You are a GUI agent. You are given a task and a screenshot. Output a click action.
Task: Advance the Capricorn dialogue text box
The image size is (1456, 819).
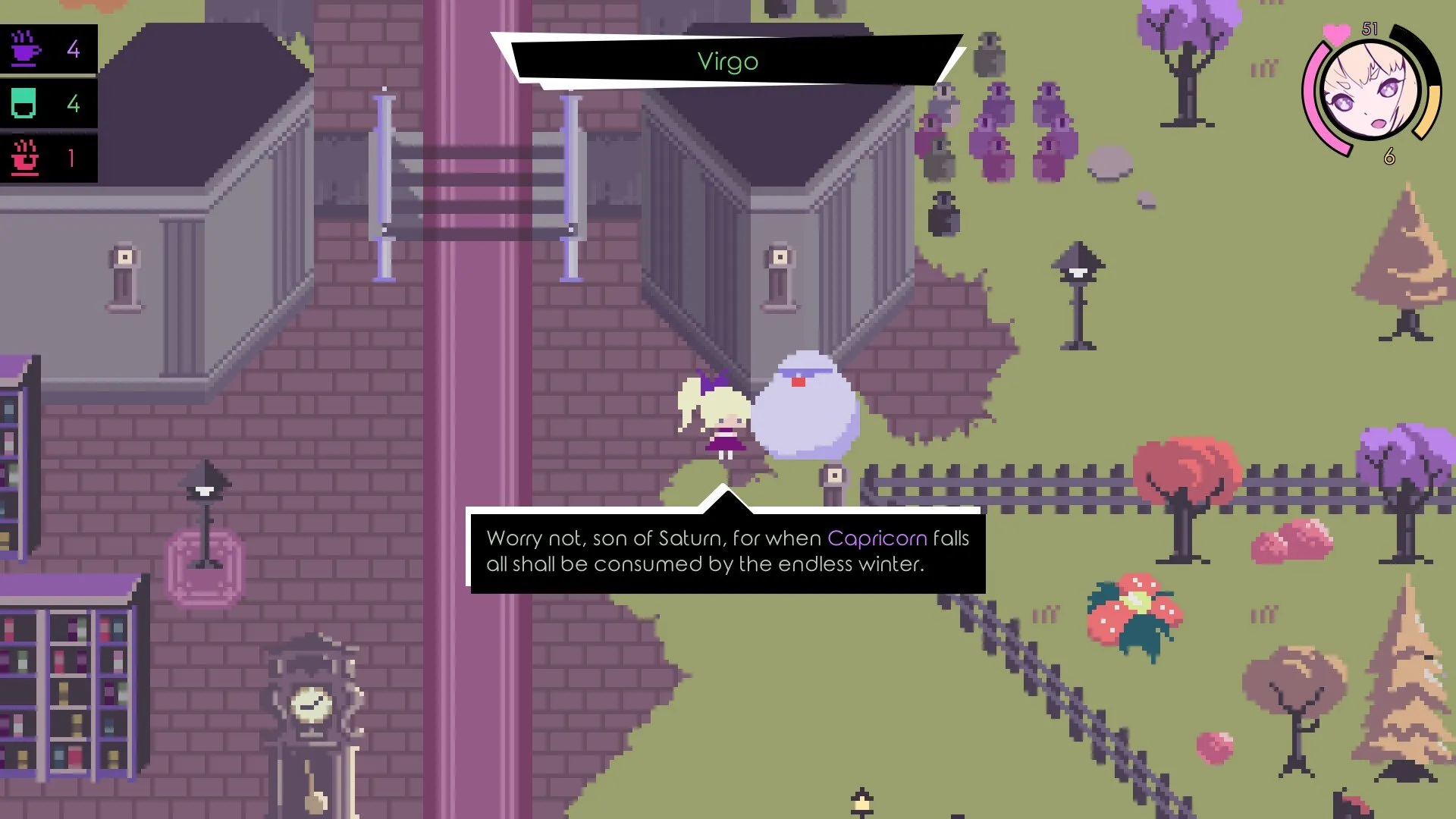[726, 551]
